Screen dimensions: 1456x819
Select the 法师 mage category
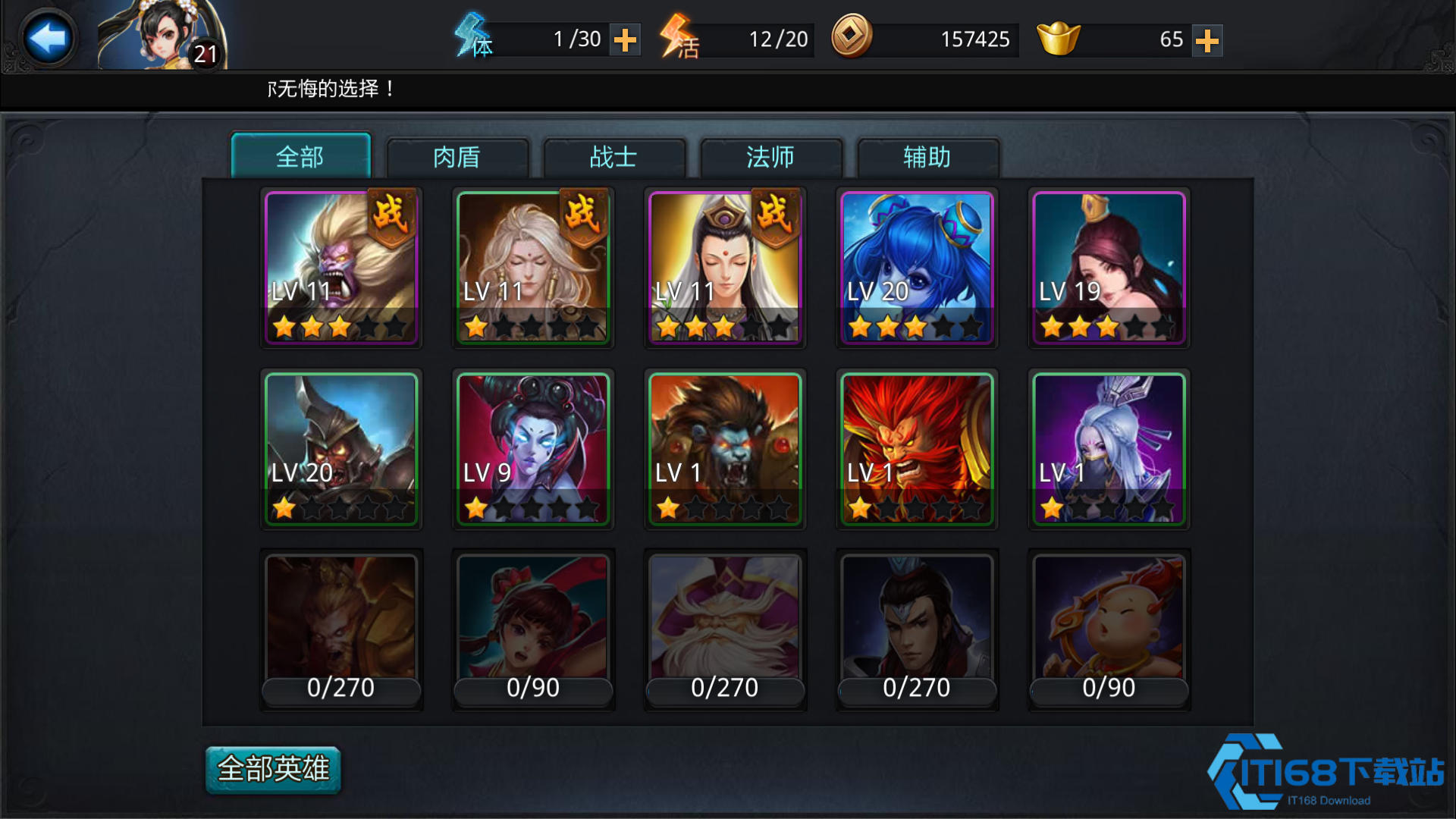[771, 157]
